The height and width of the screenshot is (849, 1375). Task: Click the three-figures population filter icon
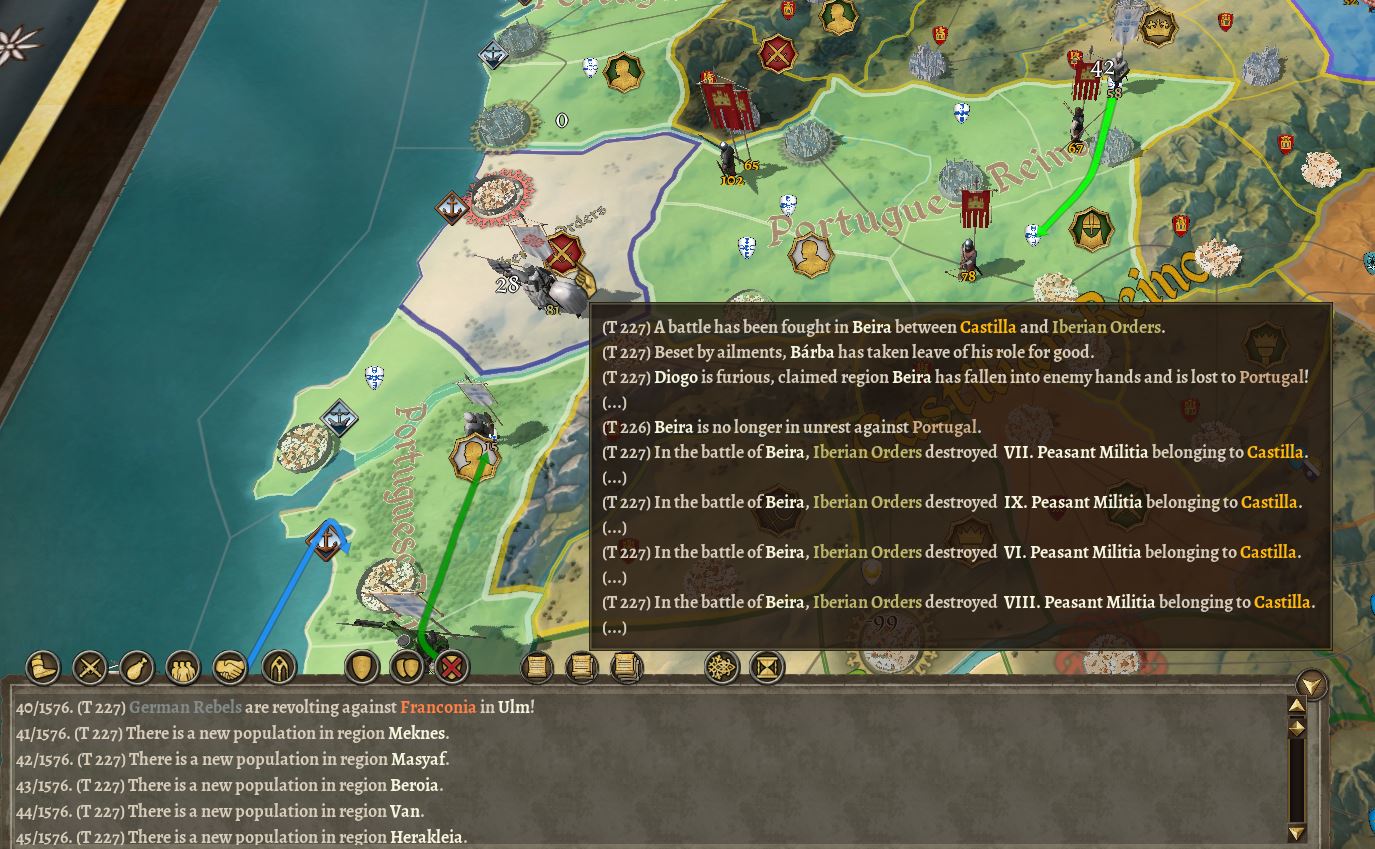coord(182,667)
